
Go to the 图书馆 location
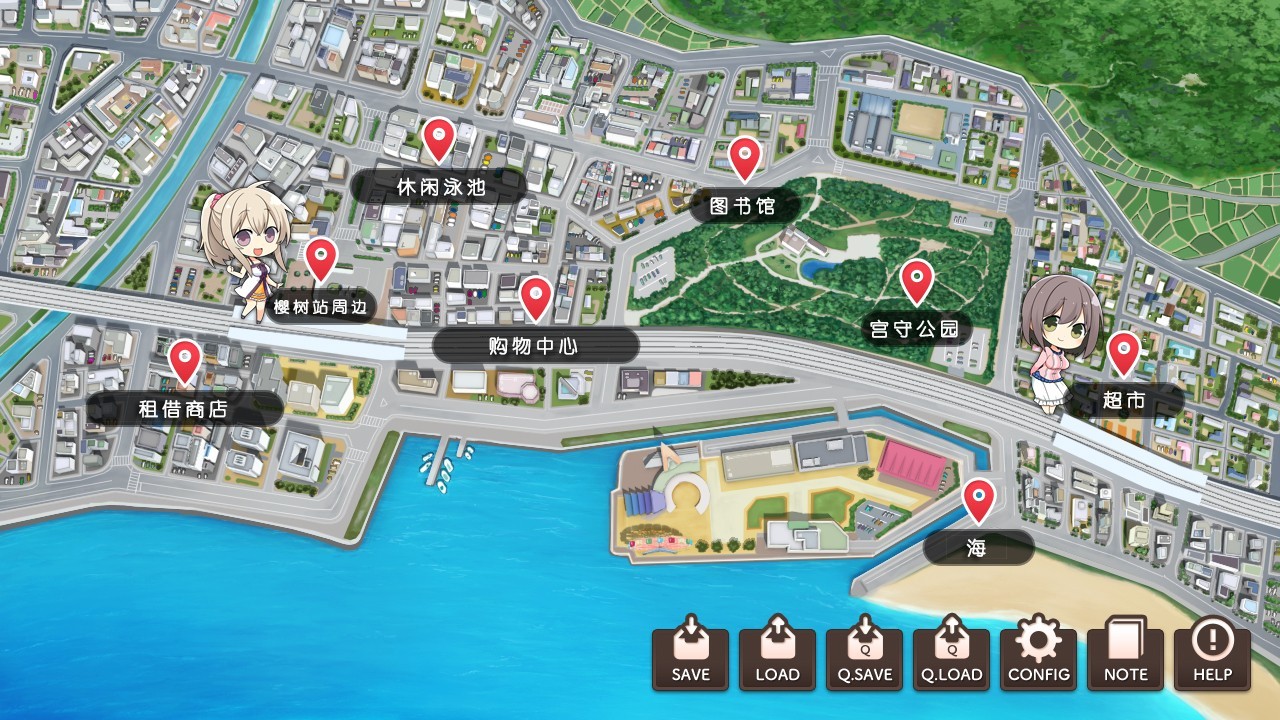[x=743, y=206]
